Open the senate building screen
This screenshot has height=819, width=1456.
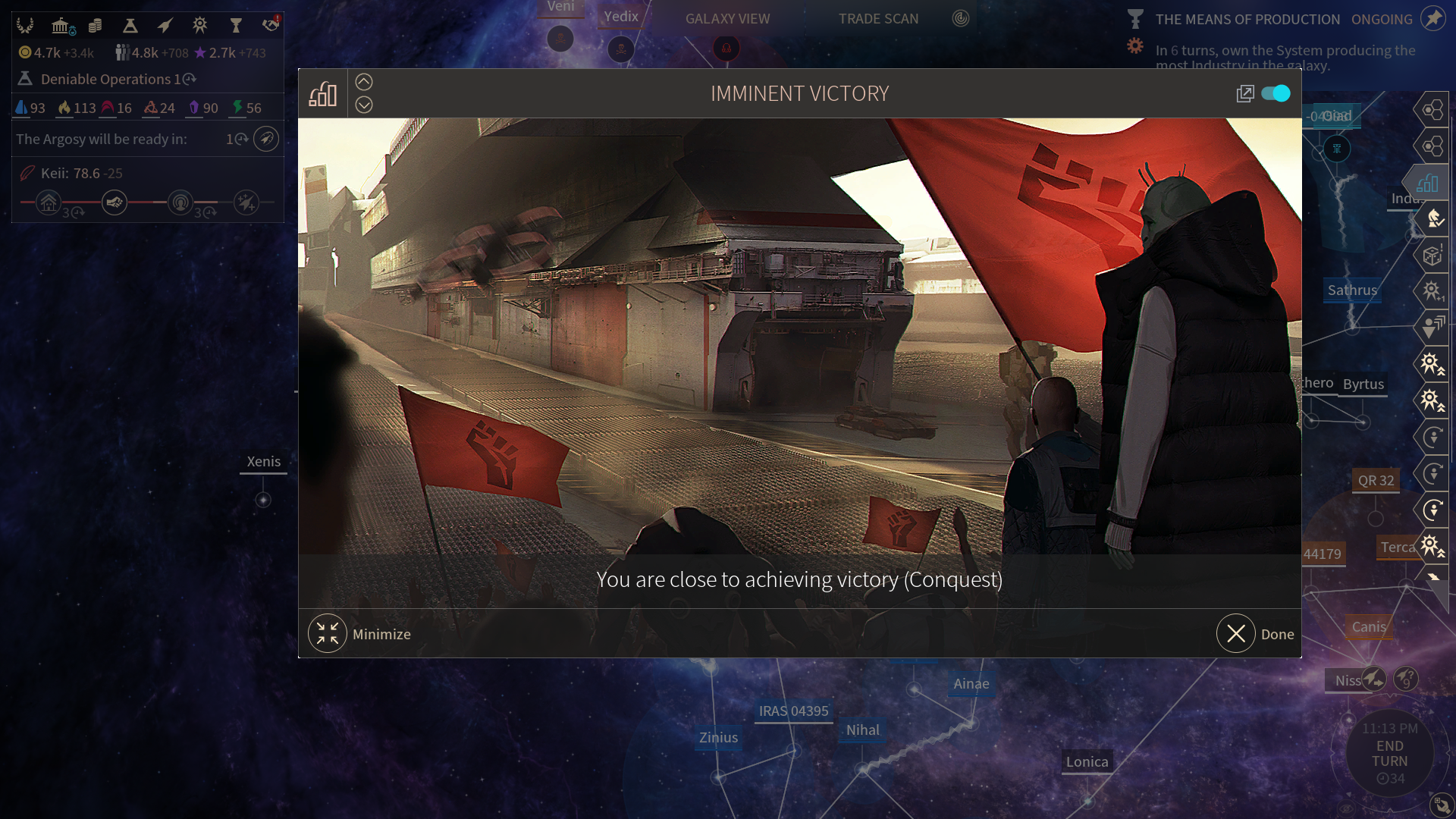tap(61, 26)
